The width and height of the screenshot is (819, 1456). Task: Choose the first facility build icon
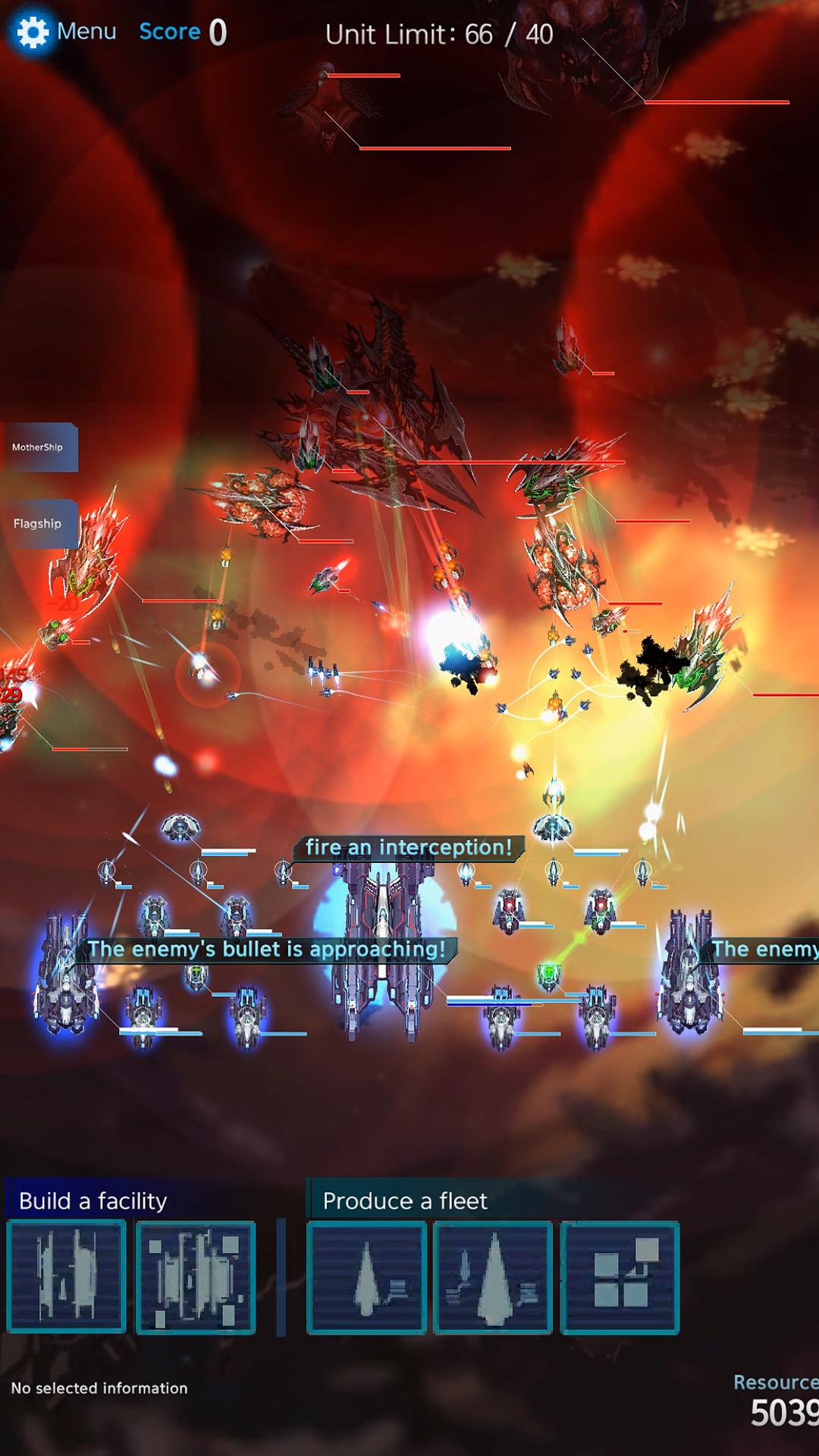pos(67,1277)
